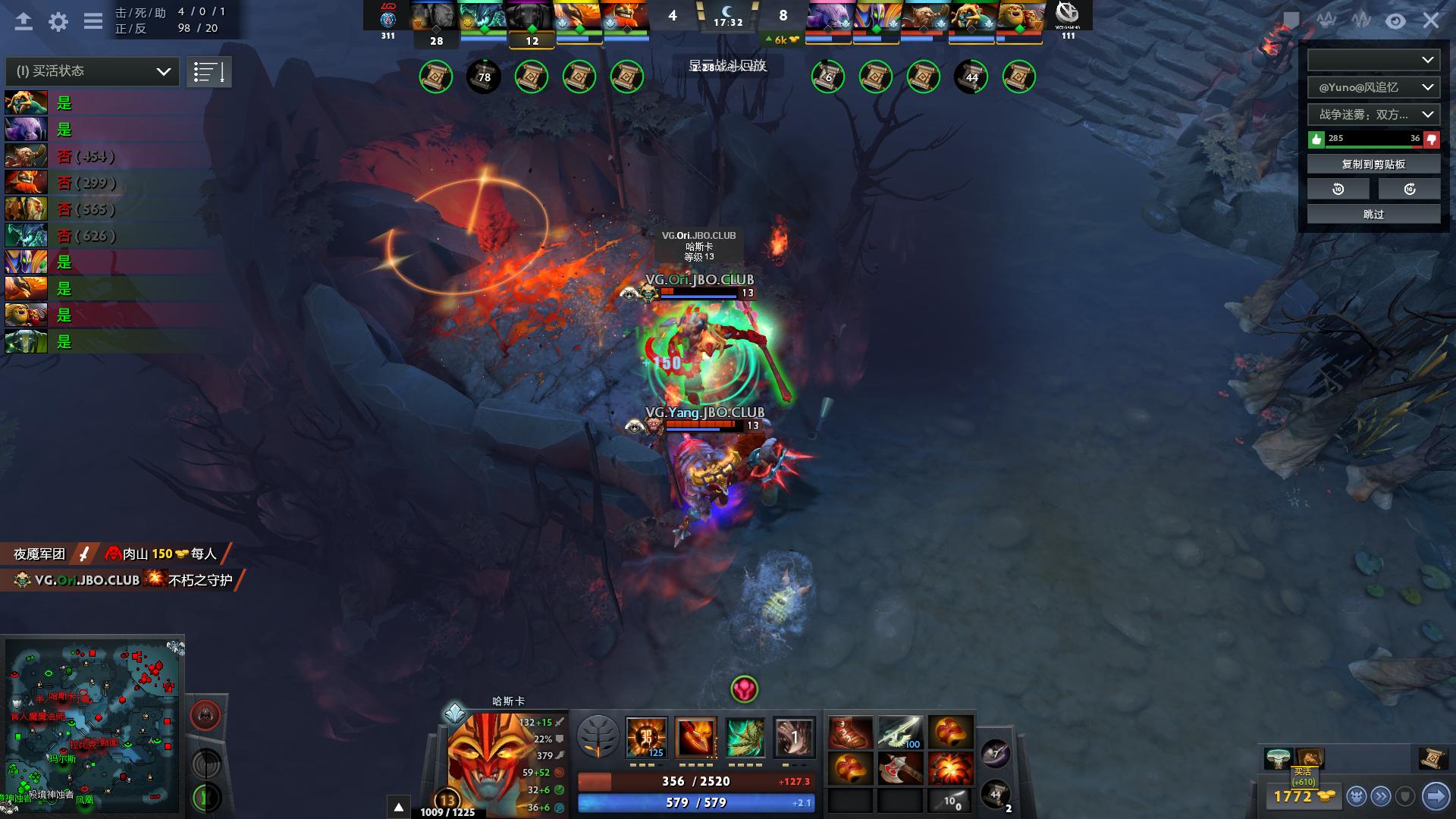Click the 显示战斗回放 combat replay label

coord(727,66)
